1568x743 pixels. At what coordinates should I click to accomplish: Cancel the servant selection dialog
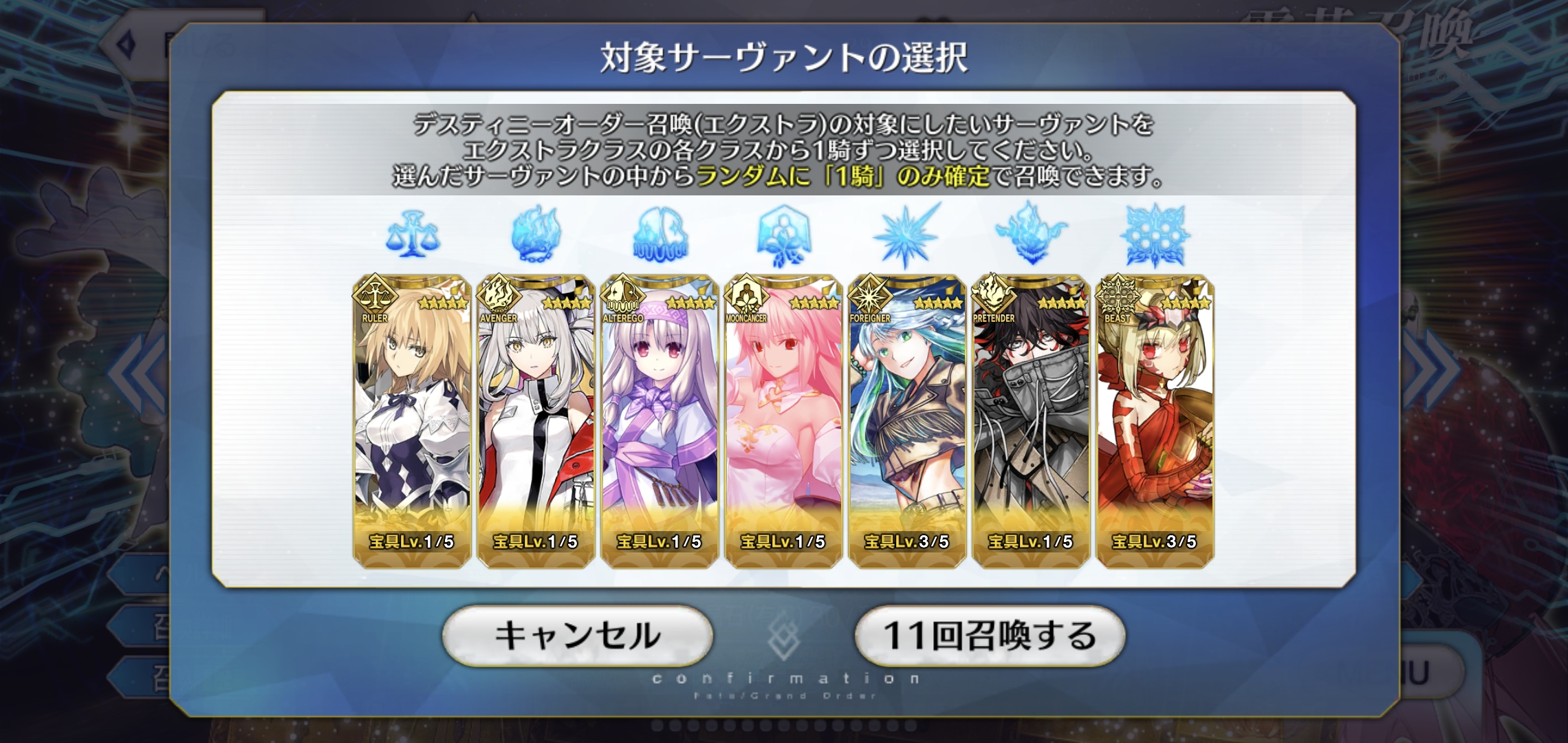[x=577, y=636]
